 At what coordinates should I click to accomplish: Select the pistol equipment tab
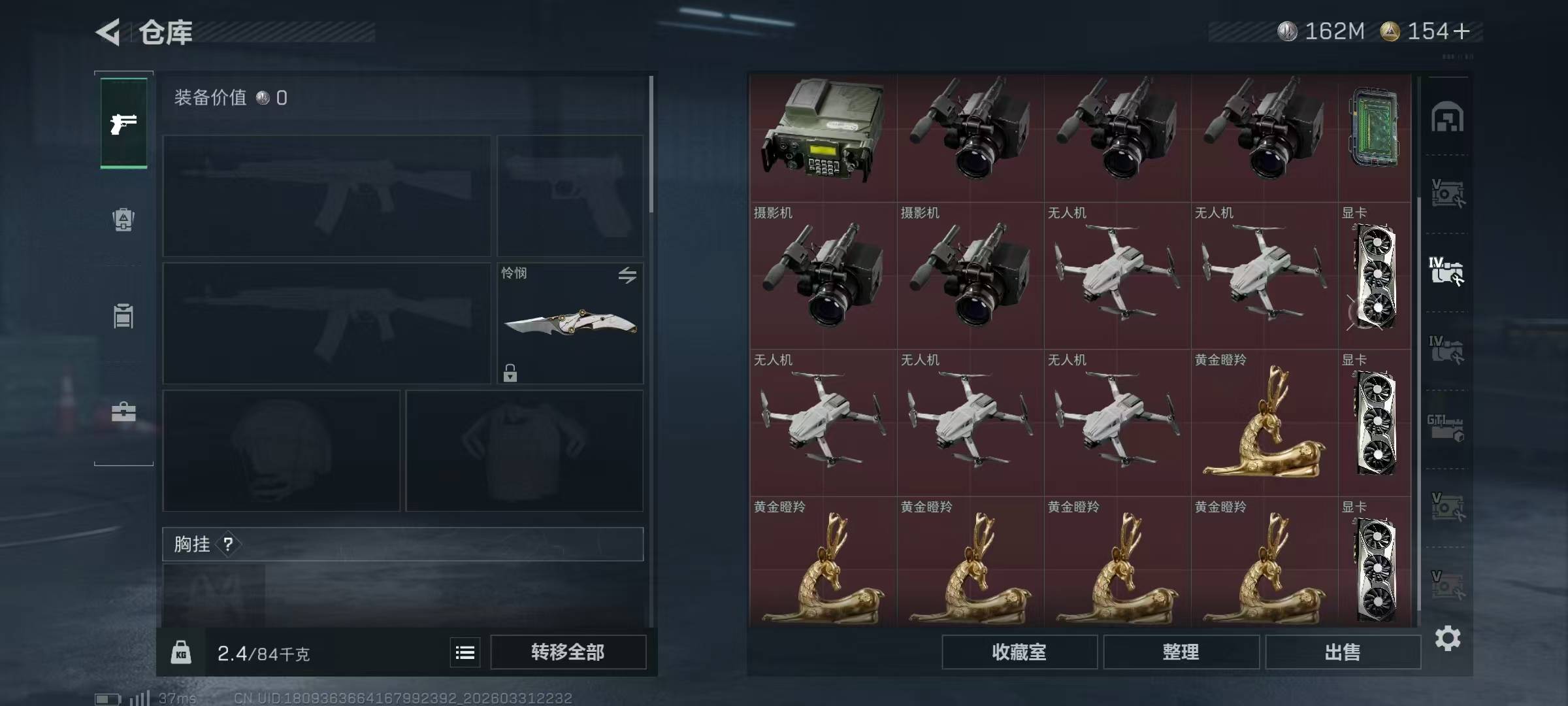point(123,124)
